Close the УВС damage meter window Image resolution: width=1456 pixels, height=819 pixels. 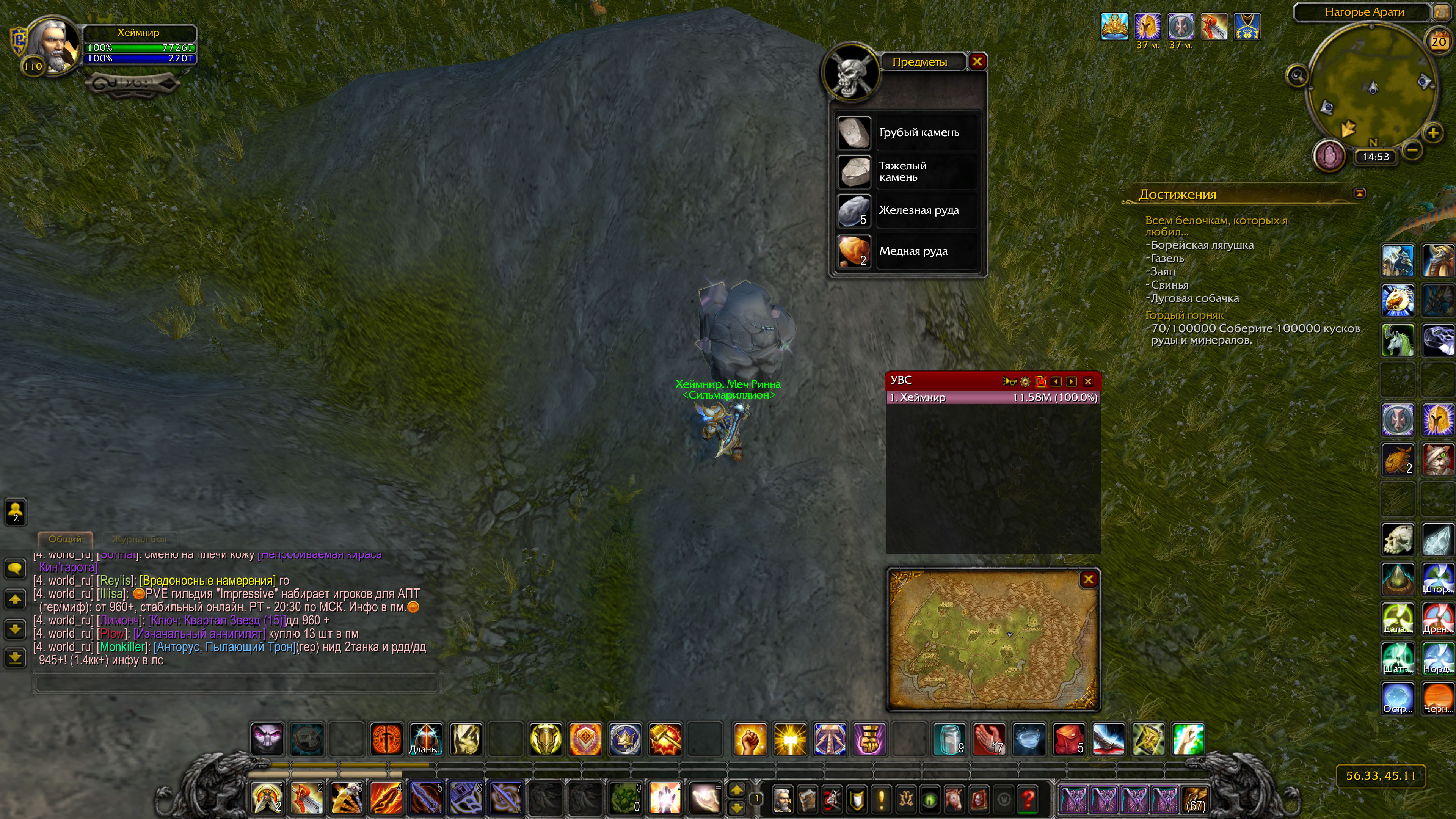tap(1088, 381)
